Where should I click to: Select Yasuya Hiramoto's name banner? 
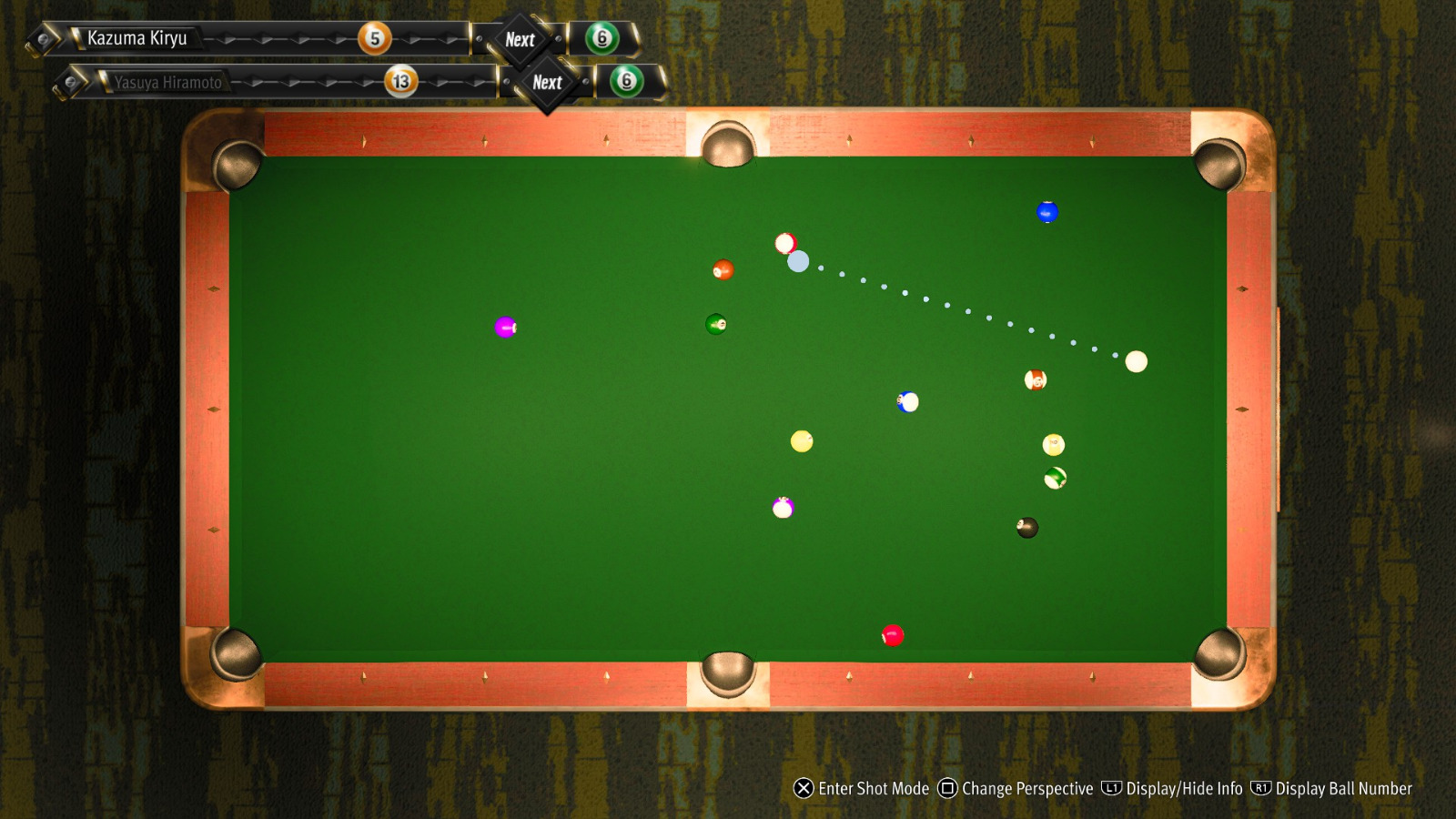[168, 82]
